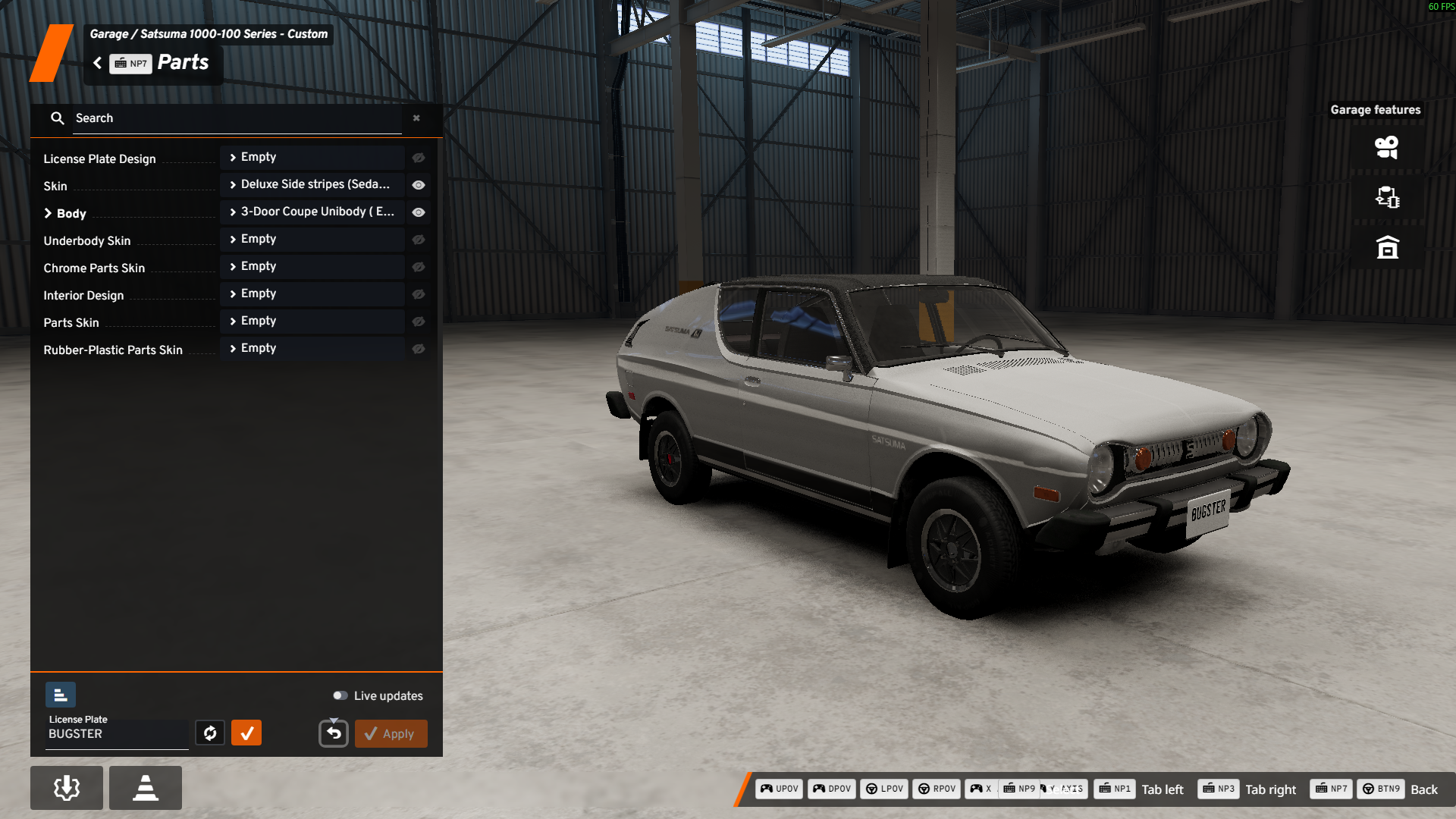Image resolution: width=1456 pixels, height=819 pixels.
Task: Toggle visibility eye for the Skin row
Action: (x=419, y=185)
